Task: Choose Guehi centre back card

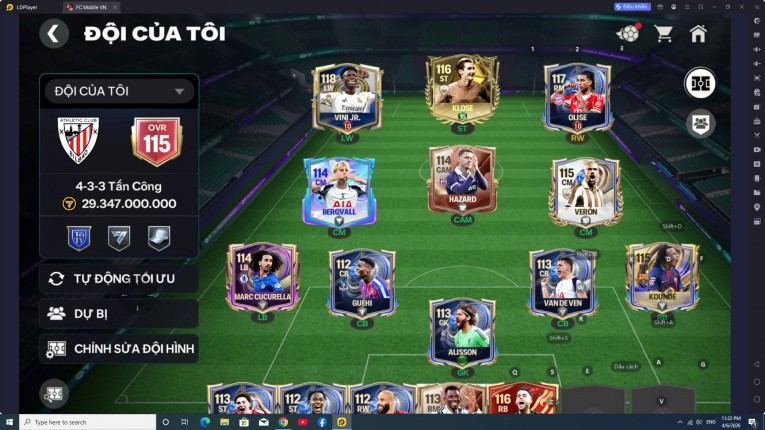Action: (362, 282)
